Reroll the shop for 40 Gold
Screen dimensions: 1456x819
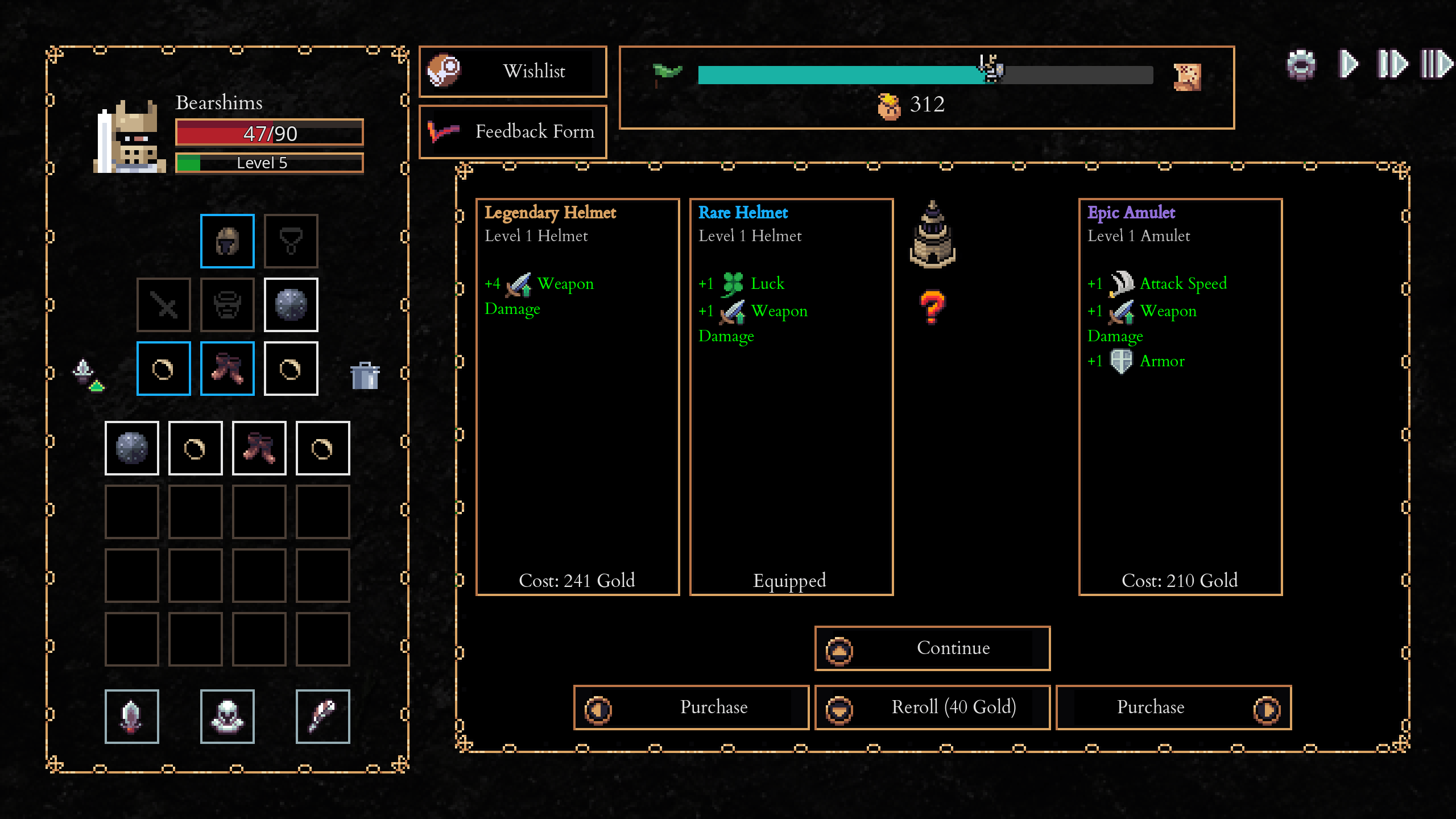[932, 708]
